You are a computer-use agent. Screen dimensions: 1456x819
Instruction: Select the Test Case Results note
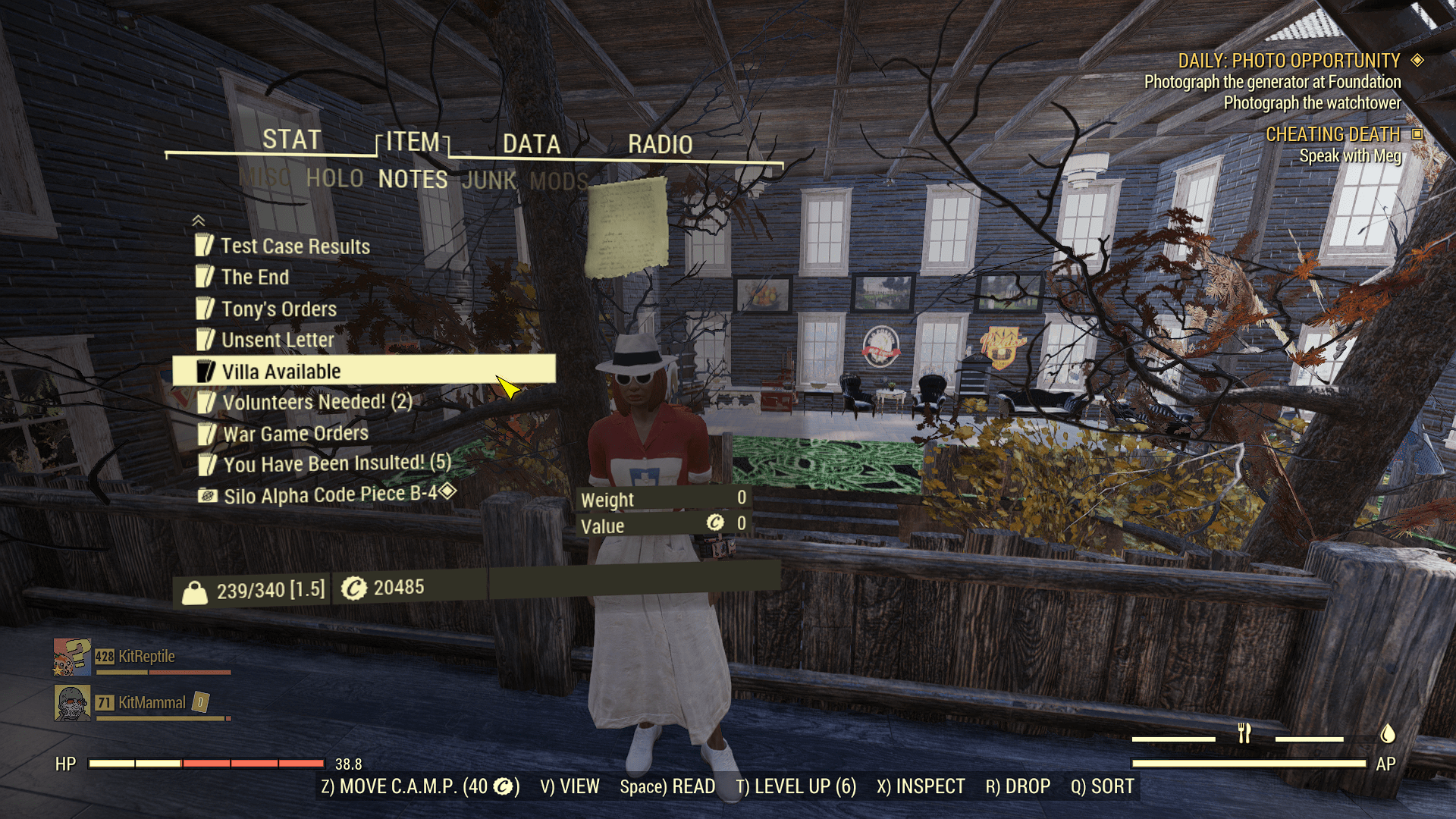click(295, 246)
